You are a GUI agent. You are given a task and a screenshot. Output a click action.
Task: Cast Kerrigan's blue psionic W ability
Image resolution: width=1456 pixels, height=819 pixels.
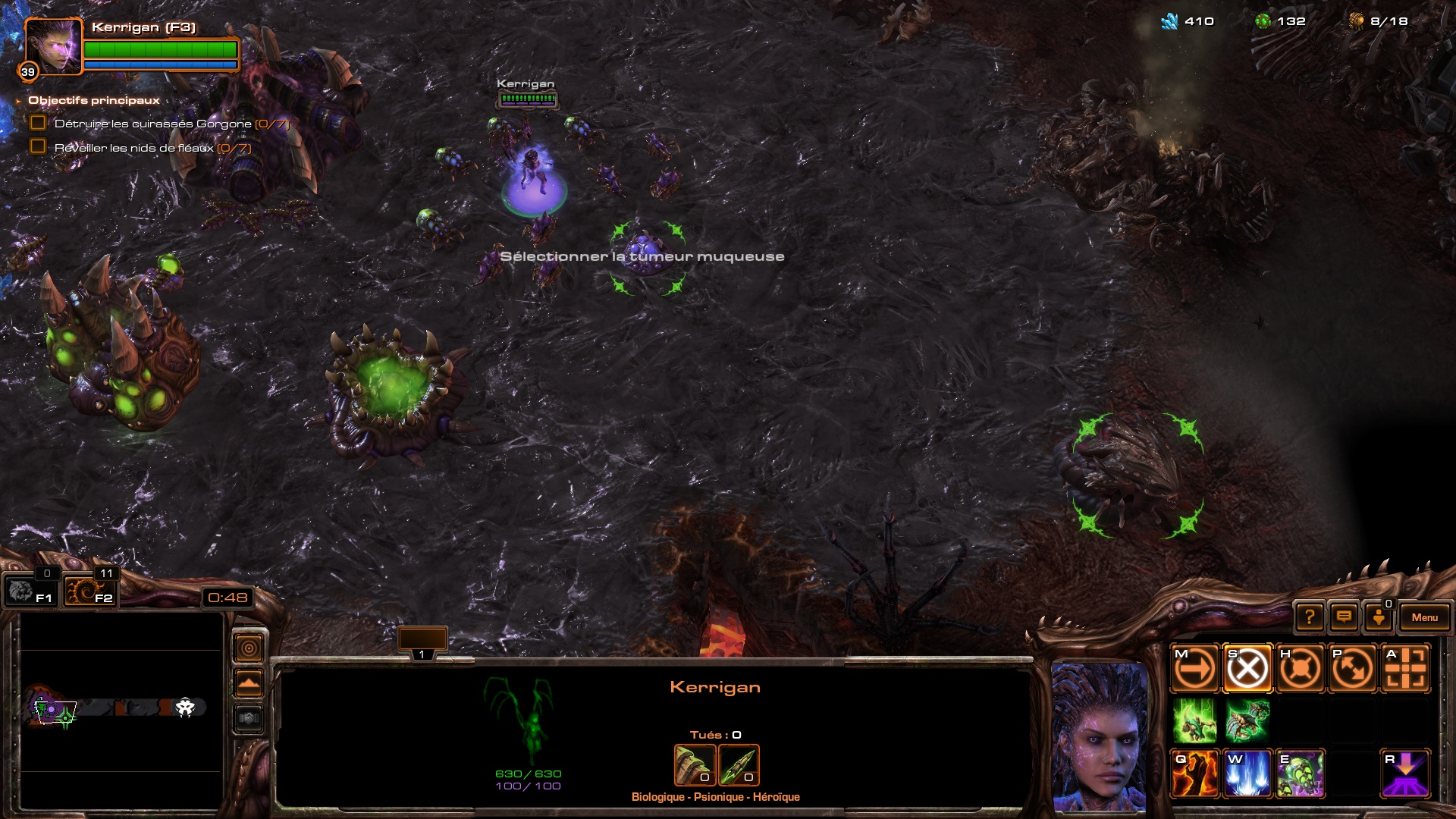[1247, 773]
